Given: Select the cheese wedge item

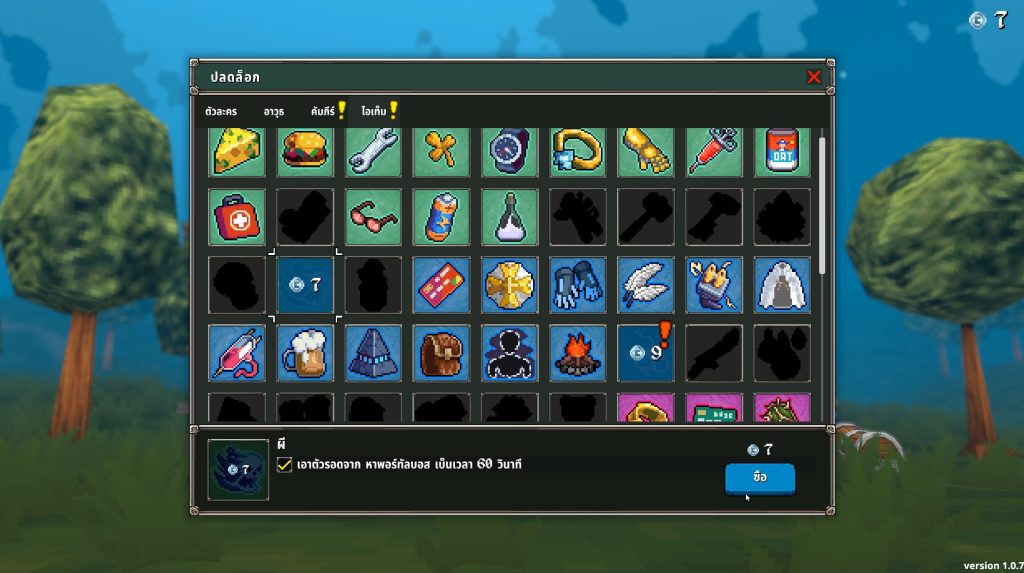Looking at the screenshot, I should [237, 150].
